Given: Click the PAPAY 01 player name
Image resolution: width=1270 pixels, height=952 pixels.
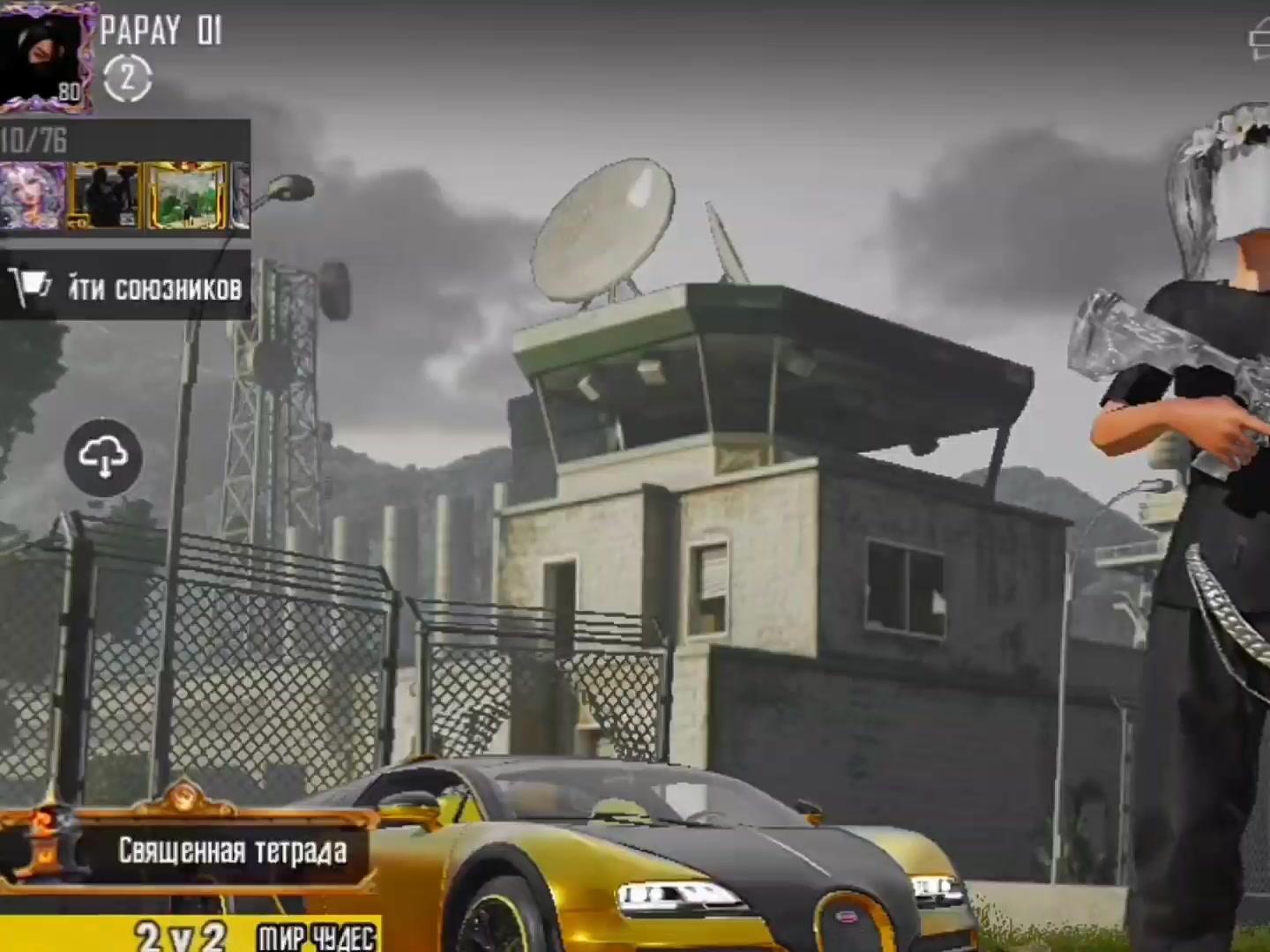Looking at the screenshot, I should [161, 32].
